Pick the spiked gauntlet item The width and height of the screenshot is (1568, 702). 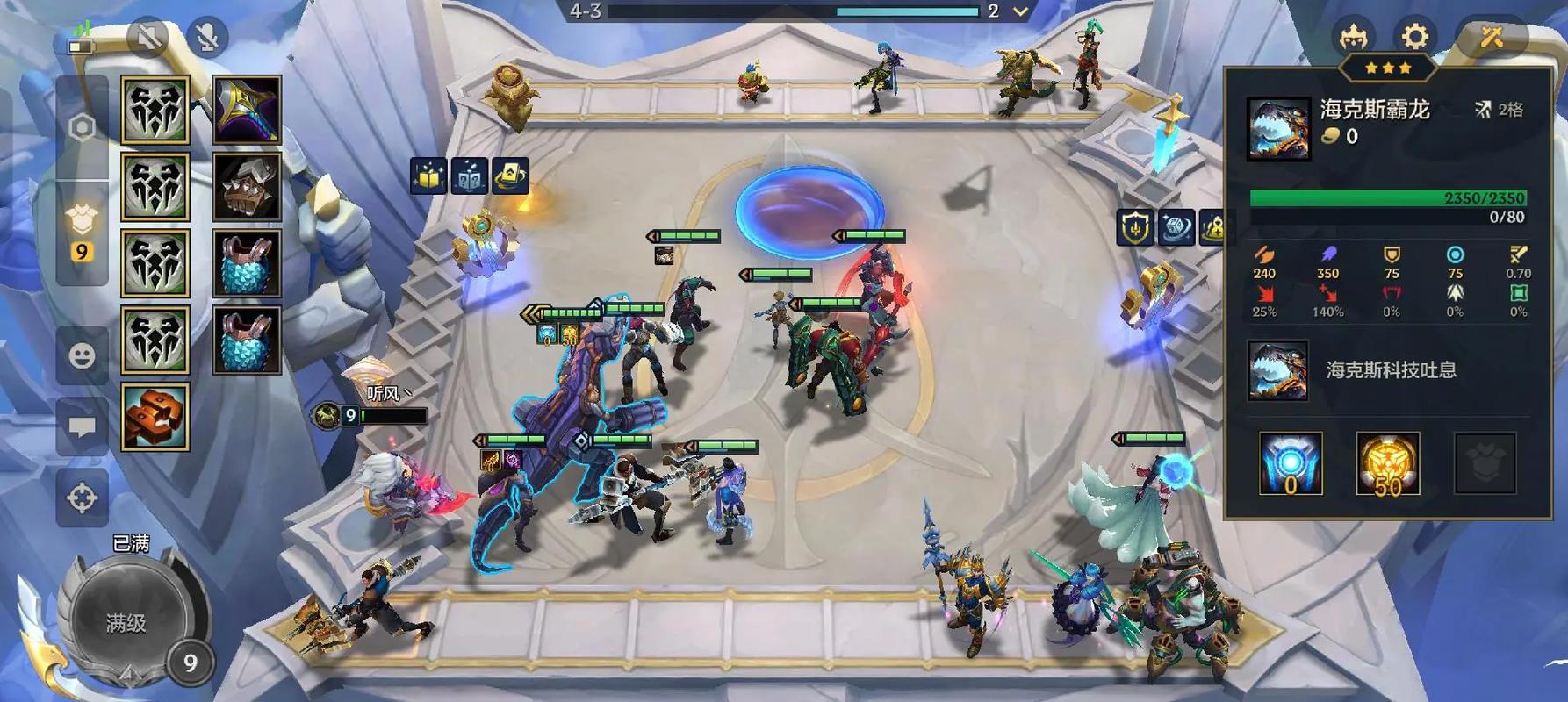[x=247, y=187]
